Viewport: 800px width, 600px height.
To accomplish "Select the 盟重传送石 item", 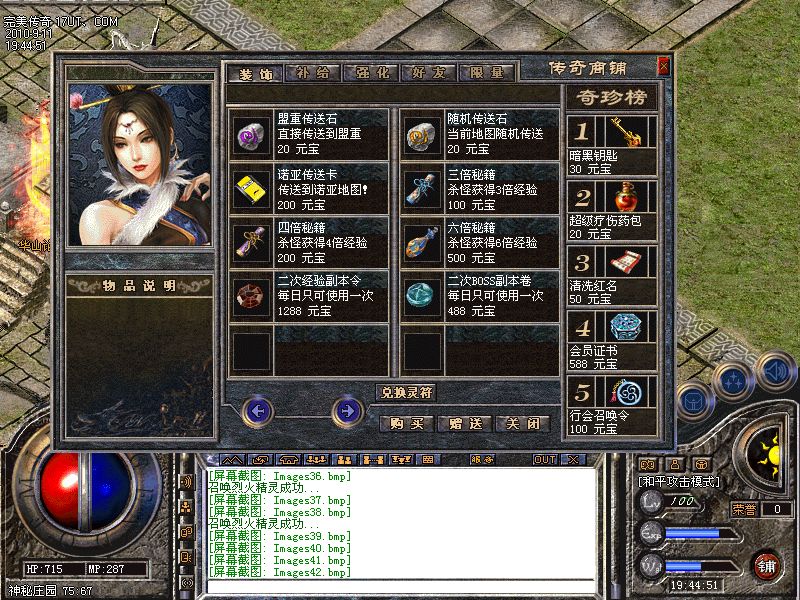I will coord(249,133).
